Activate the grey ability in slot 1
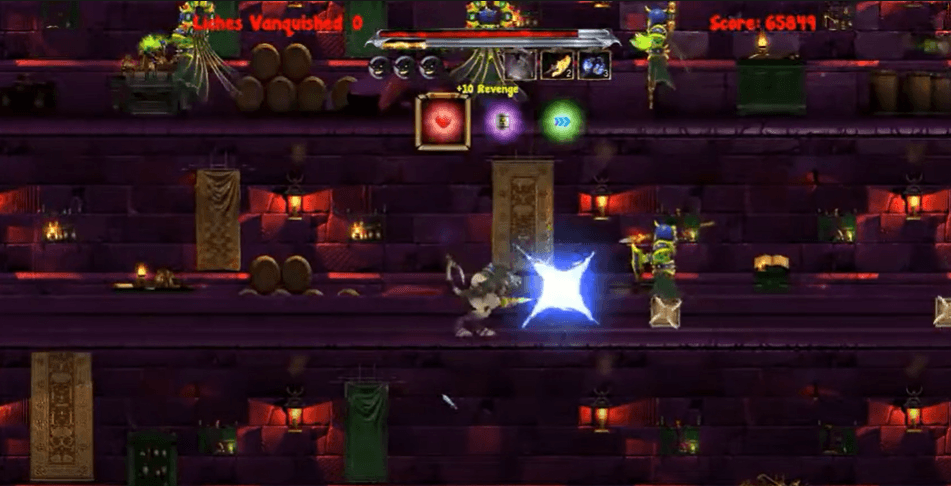This screenshot has height=486, width=951. [x=519, y=66]
